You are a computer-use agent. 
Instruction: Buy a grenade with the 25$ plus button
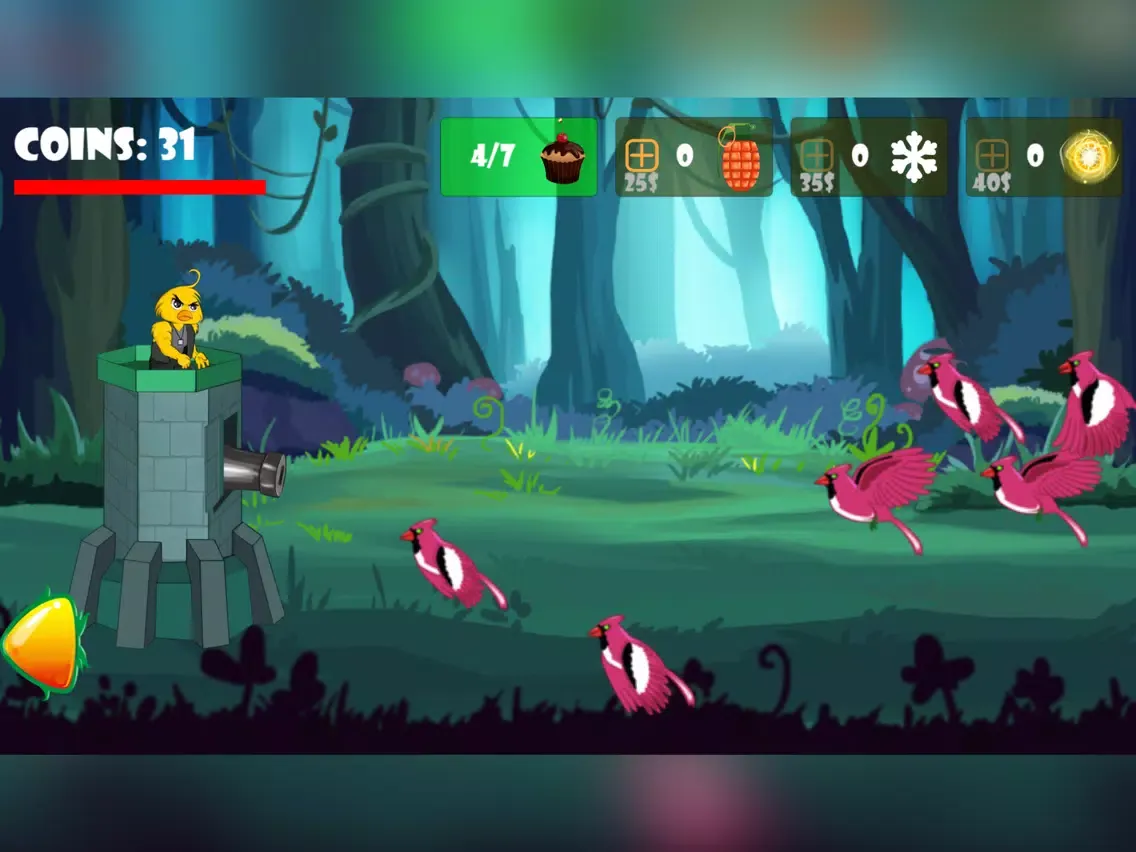pyautogui.click(x=641, y=156)
